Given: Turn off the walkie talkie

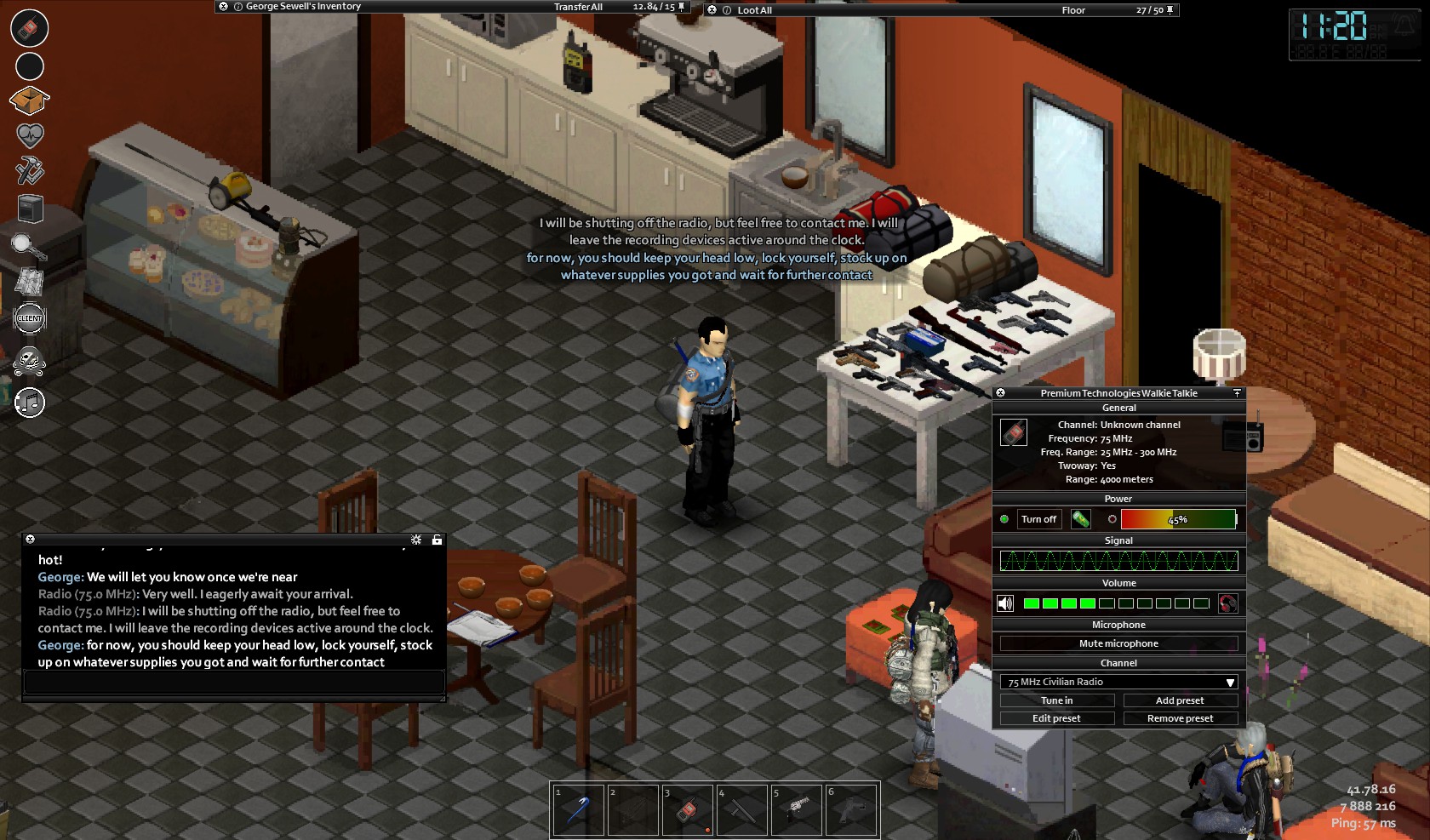Looking at the screenshot, I should coord(1038,519).
